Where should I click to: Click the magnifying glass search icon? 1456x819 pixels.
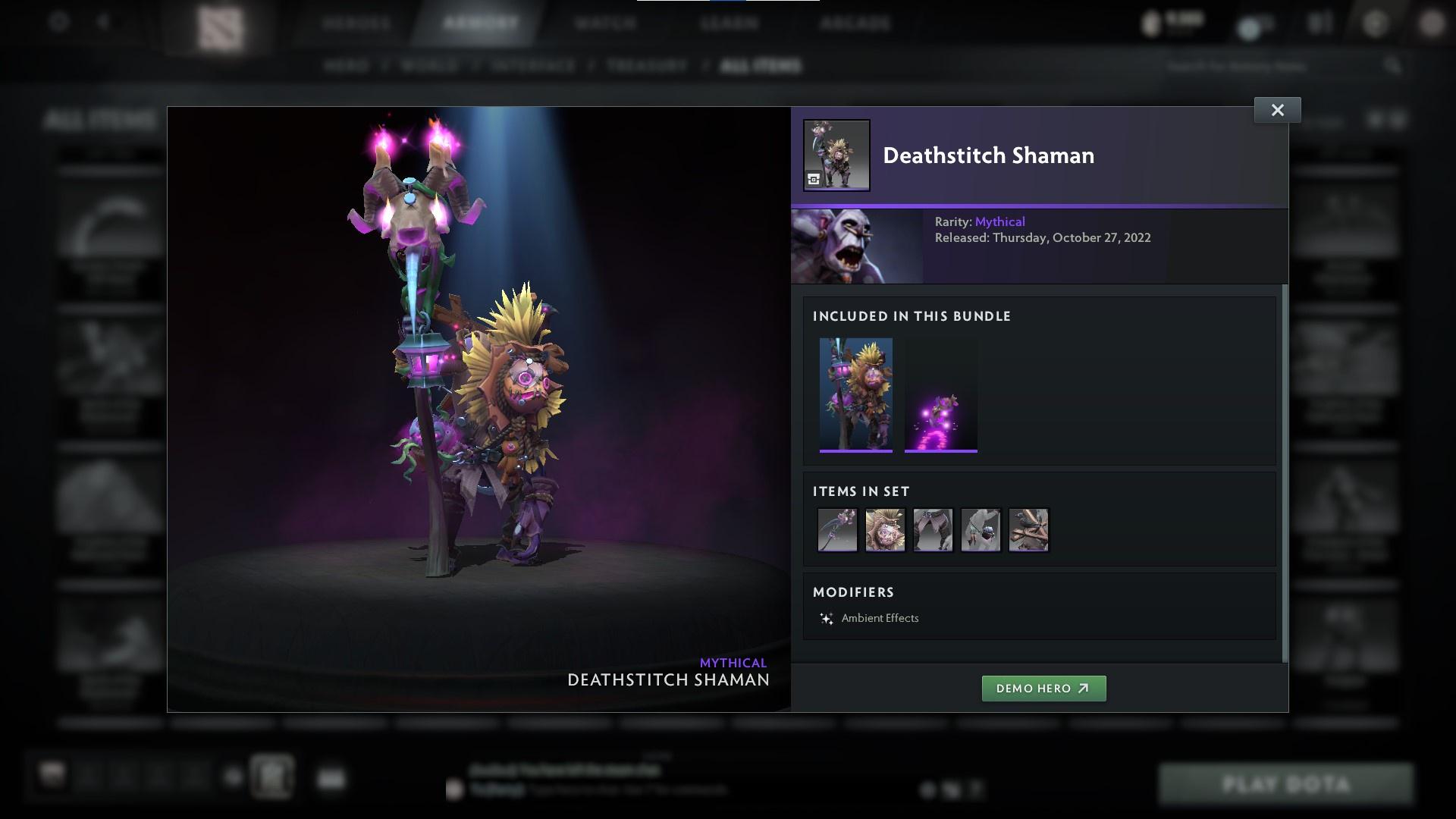[1395, 65]
